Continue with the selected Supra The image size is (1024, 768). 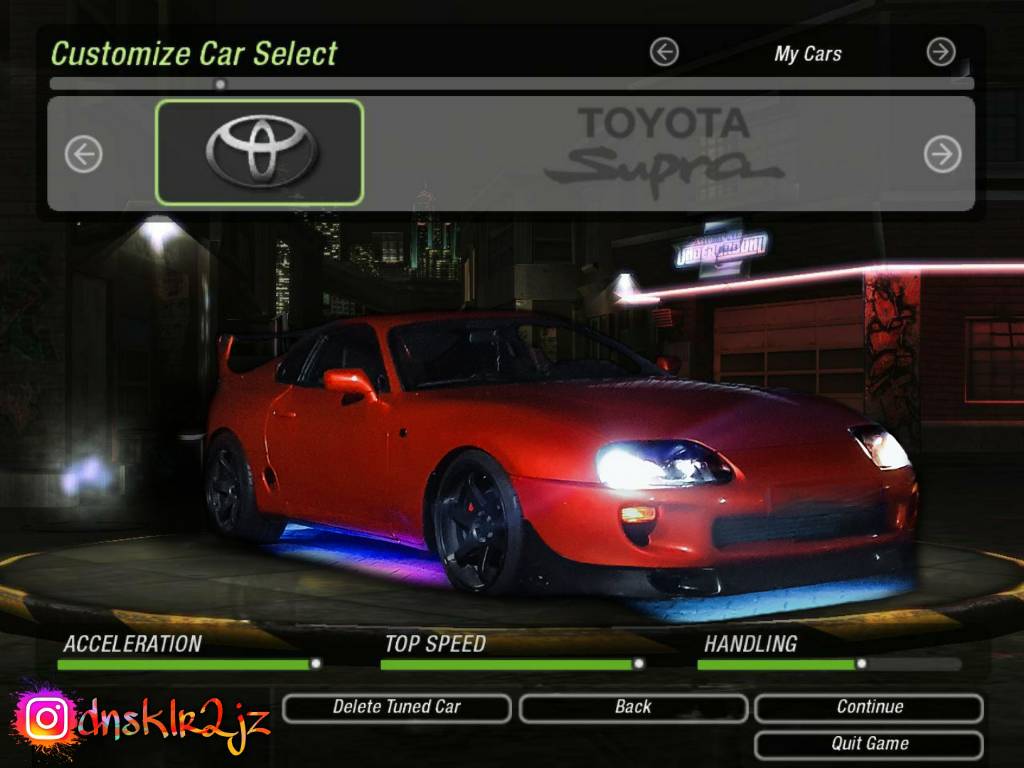click(x=869, y=707)
